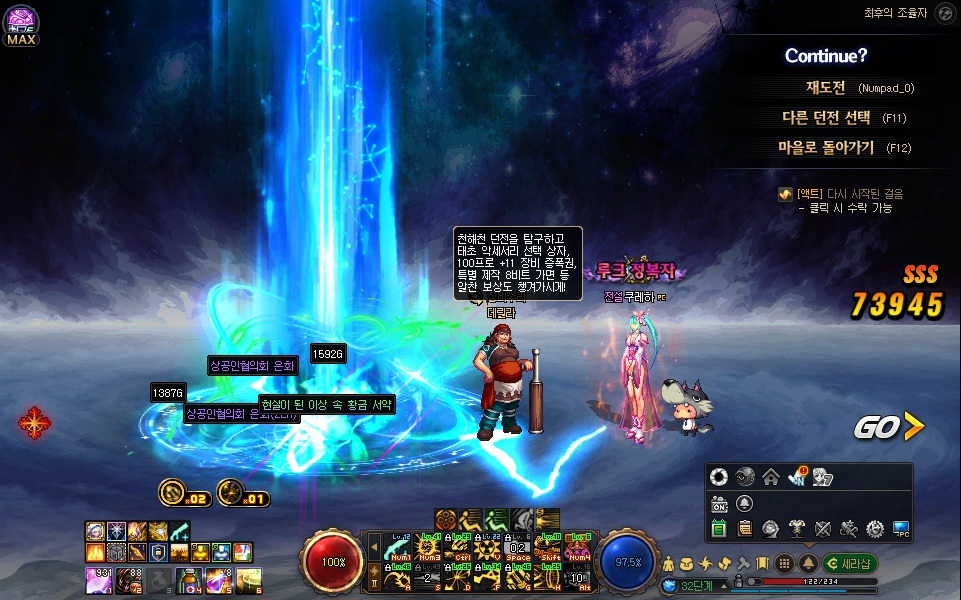Open the inventory bag icon

[x=688, y=563]
